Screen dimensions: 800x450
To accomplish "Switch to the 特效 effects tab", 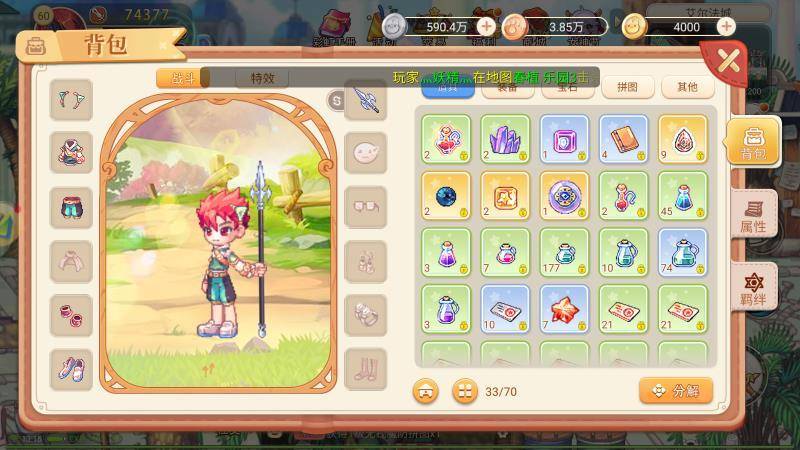I will [x=262, y=77].
